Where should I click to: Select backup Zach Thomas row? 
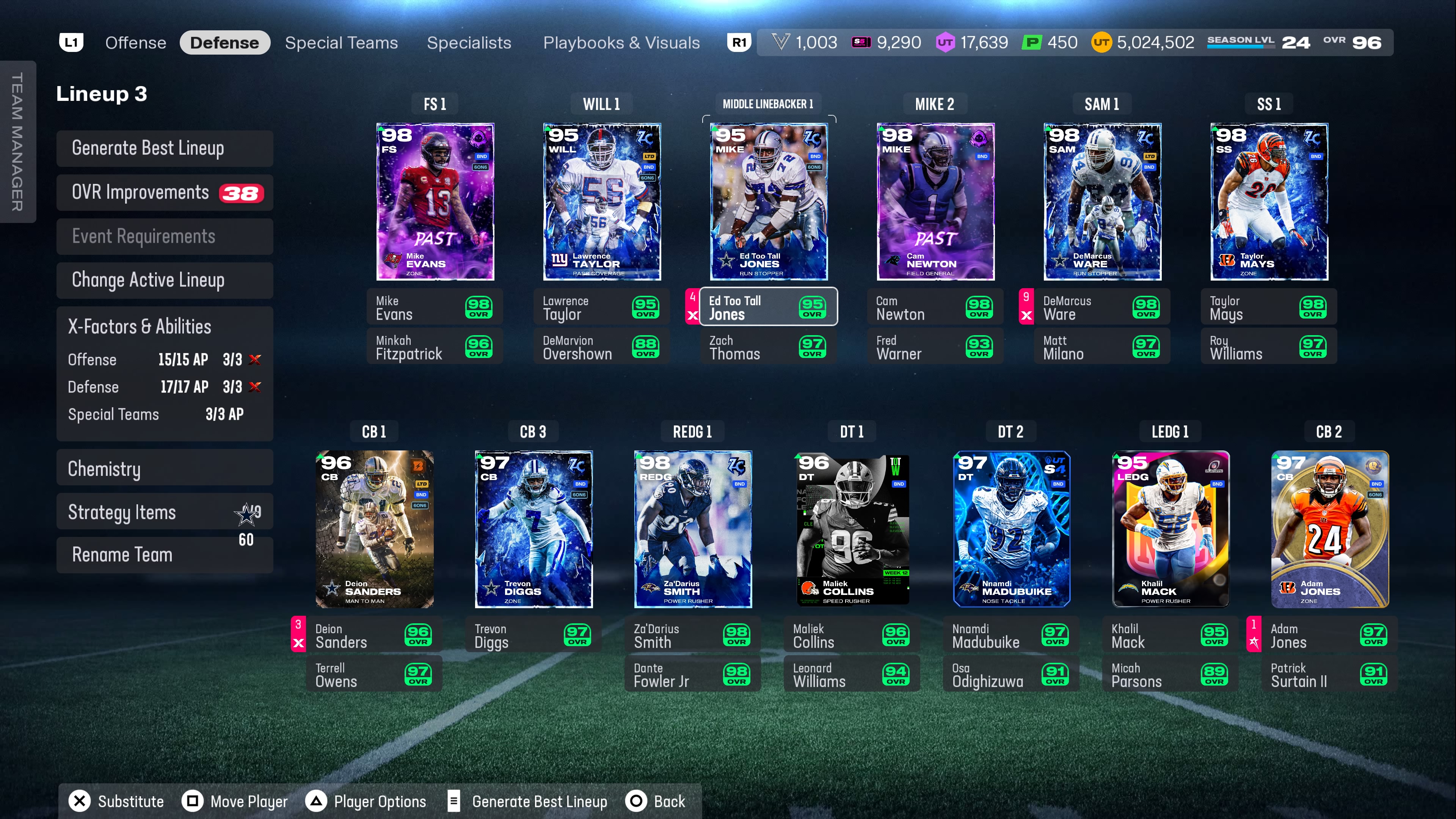(x=768, y=347)
